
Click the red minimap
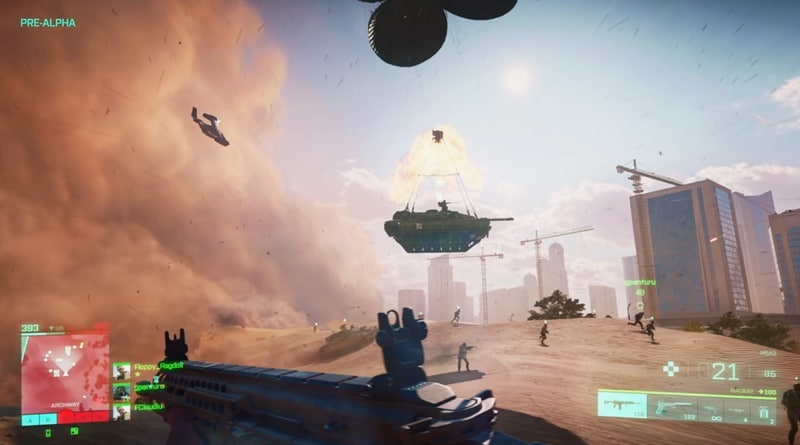click(x=65, y=366)
